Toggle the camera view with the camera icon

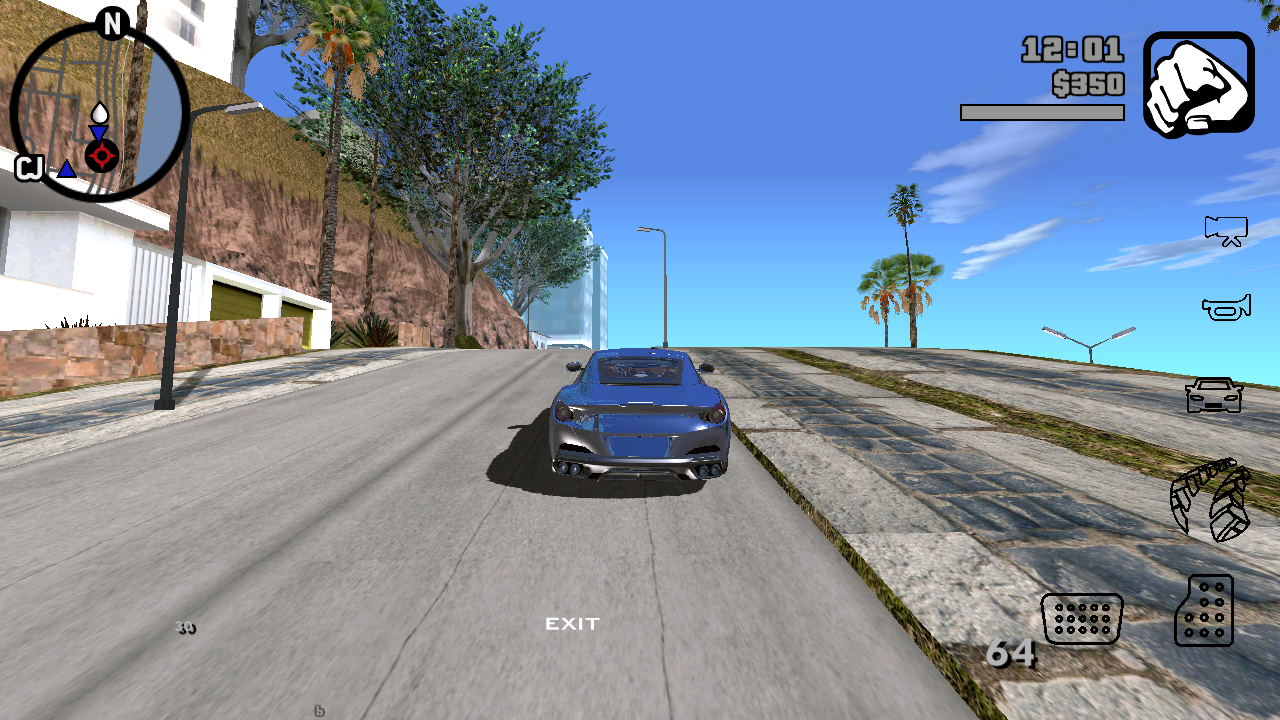[x=1226, y=231]
